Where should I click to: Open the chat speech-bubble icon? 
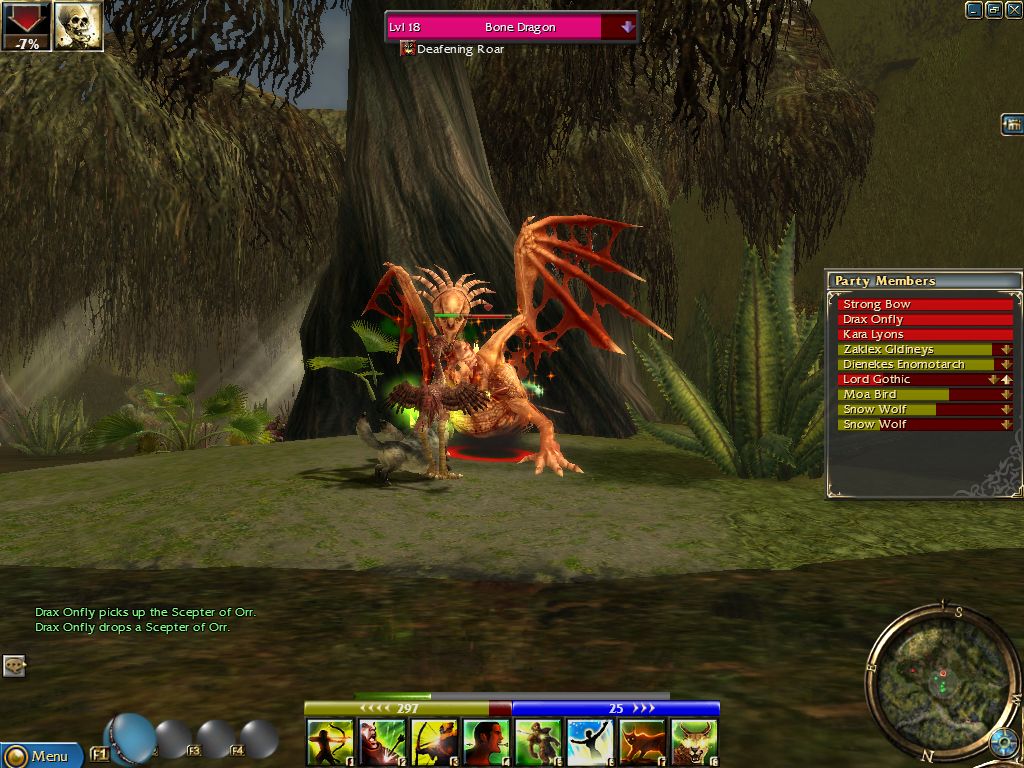tap(14, 666)
